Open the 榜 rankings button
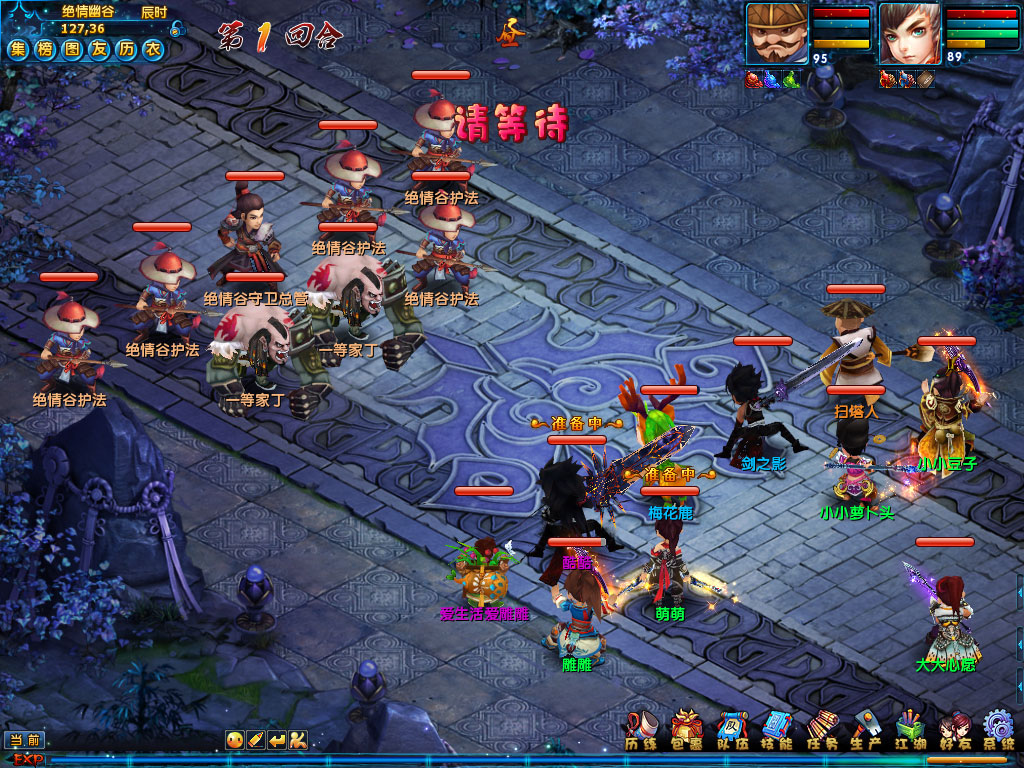 coord(45,49)
